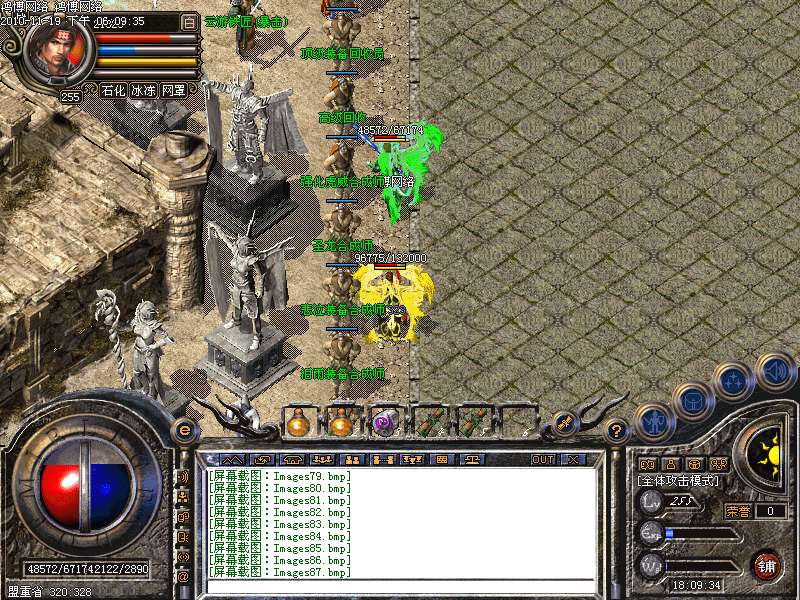Open the red 铺 shop button
800x600 pixels.
[x=767, y=565]
